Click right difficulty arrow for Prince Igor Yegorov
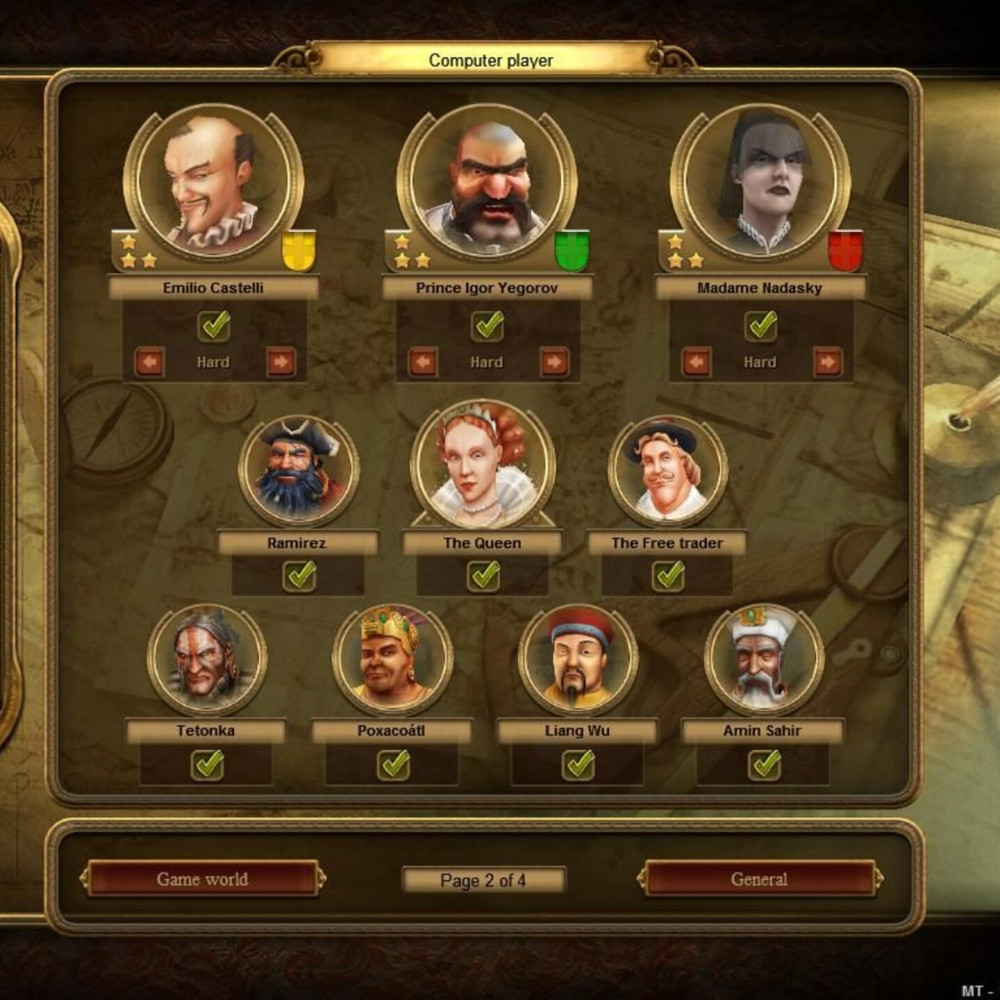 [x=554, y=362]
